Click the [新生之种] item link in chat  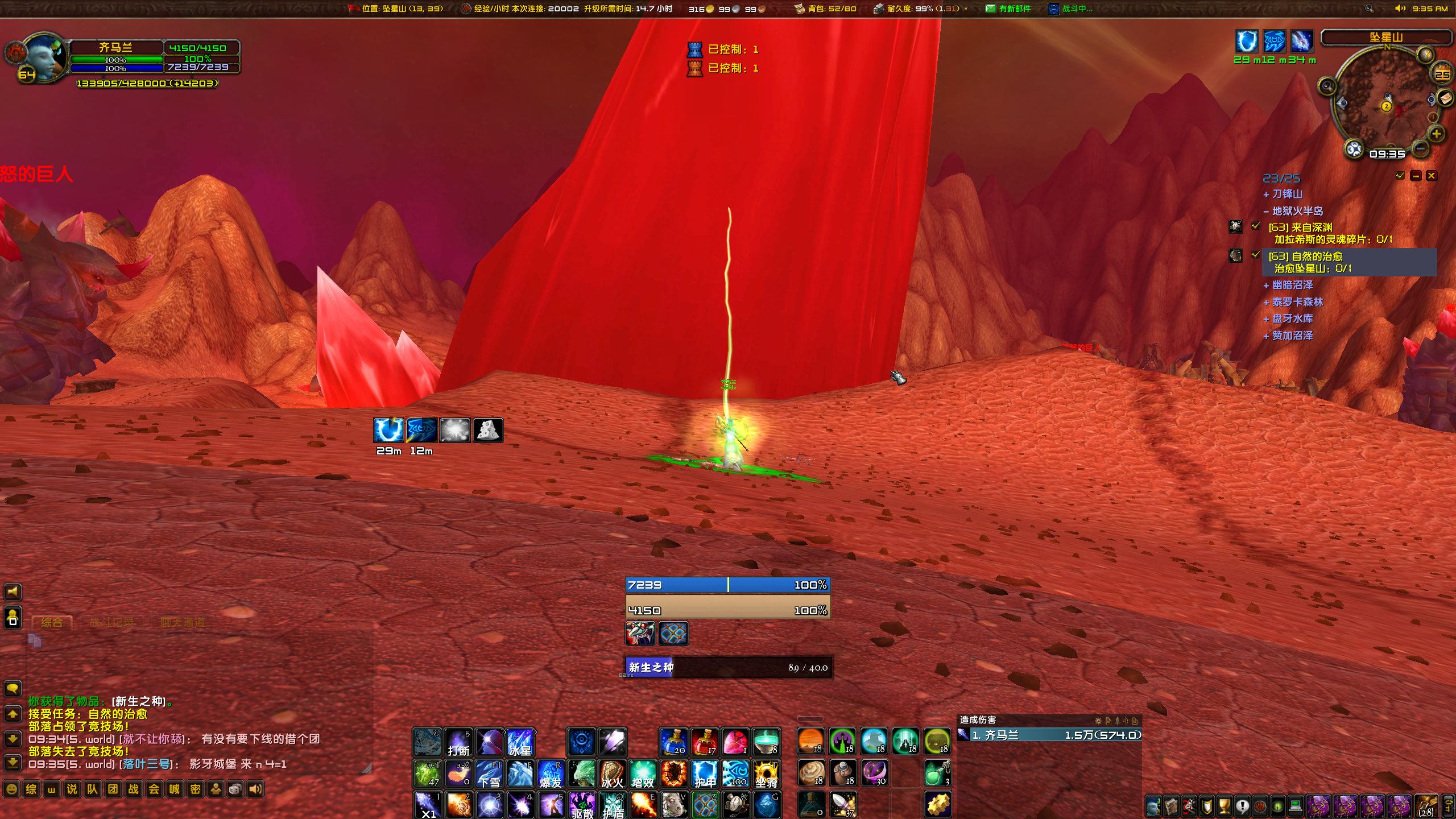coord(136,701)
